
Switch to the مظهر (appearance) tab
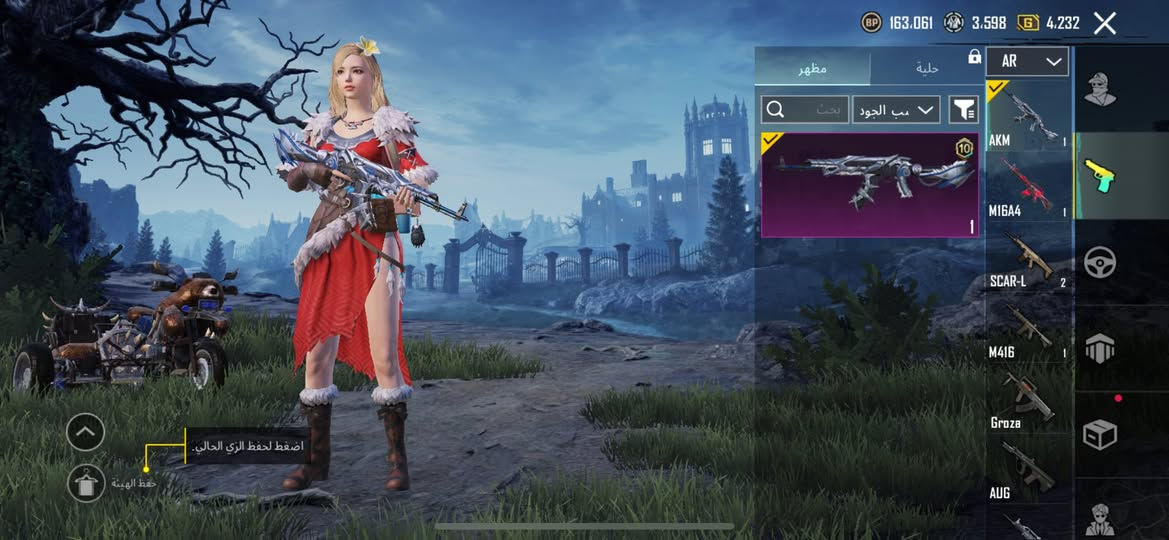pos(812,68)
